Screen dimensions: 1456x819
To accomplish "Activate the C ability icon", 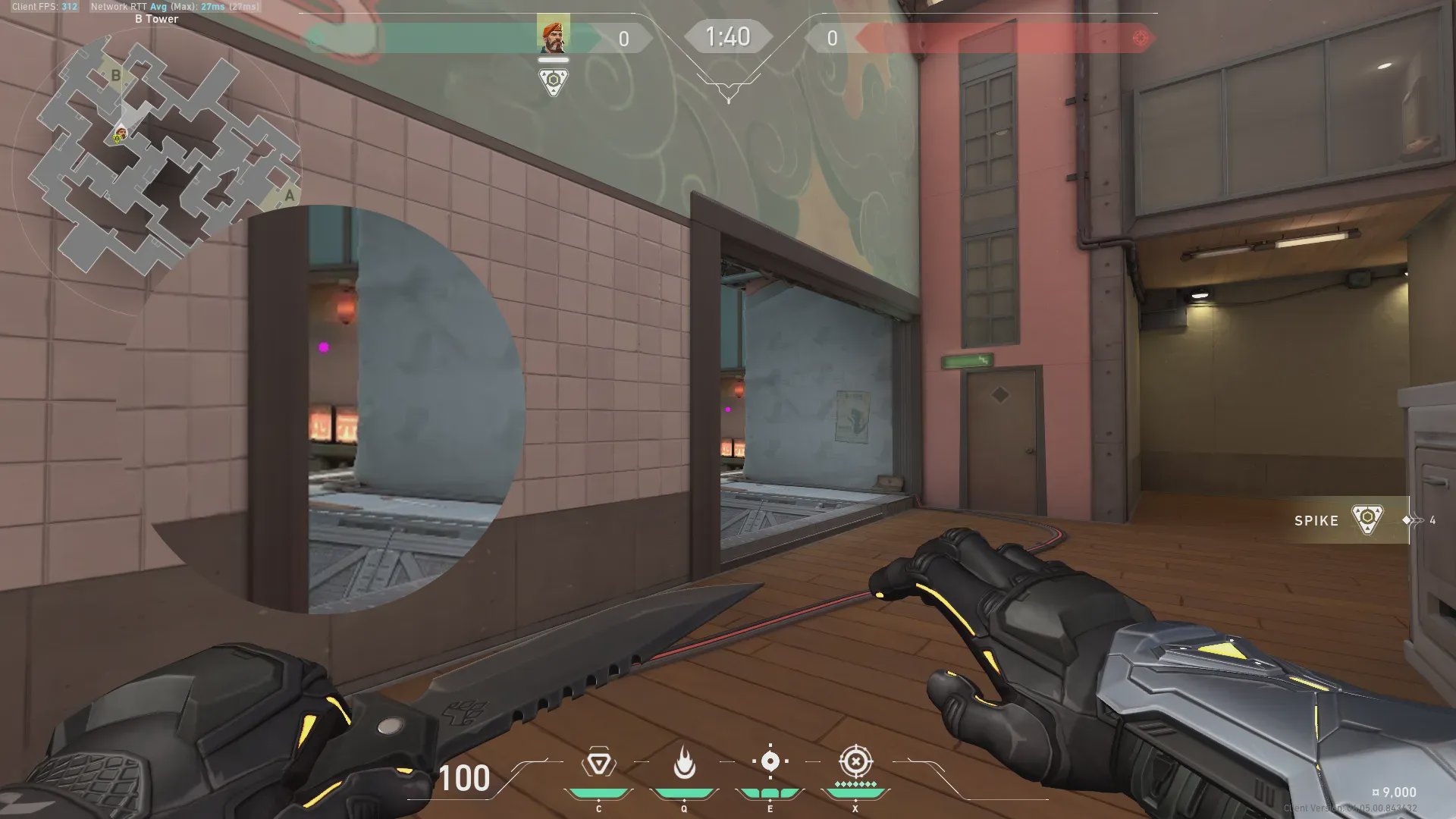I will [598, 763].
